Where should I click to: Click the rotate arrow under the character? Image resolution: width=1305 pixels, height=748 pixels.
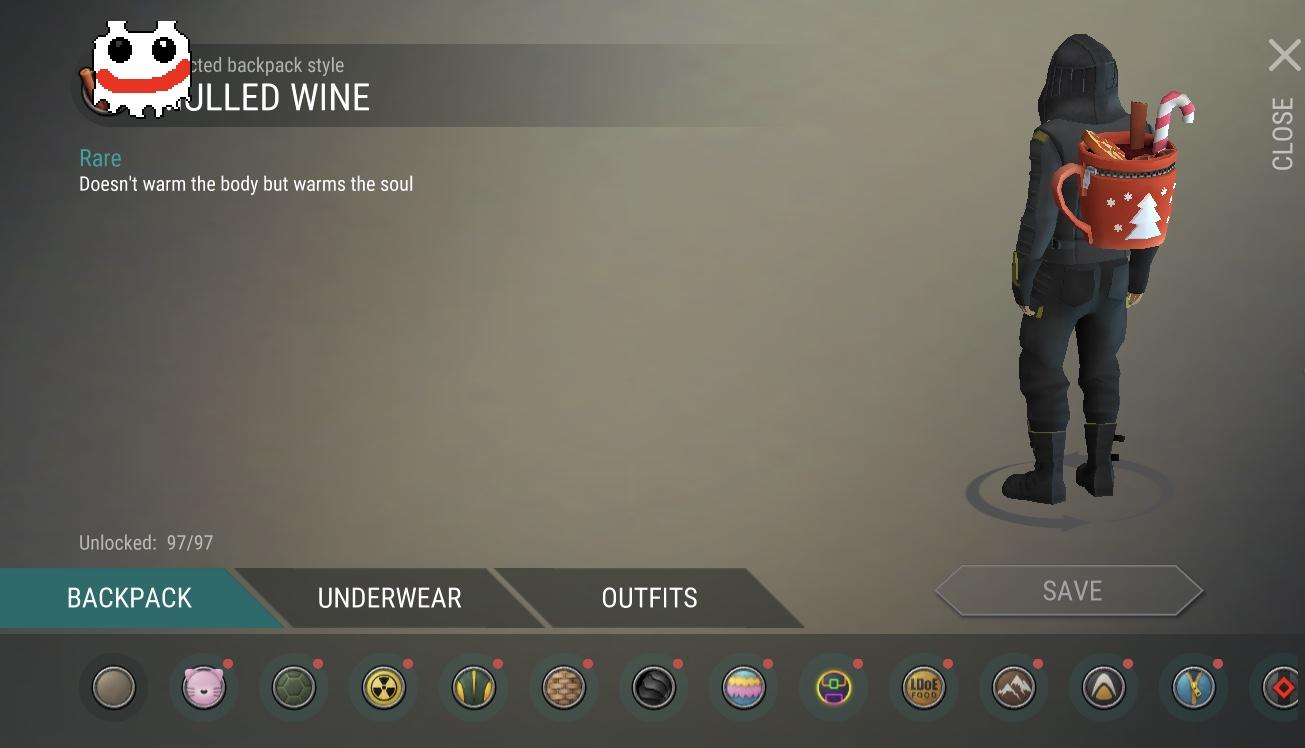point(1066,516)
